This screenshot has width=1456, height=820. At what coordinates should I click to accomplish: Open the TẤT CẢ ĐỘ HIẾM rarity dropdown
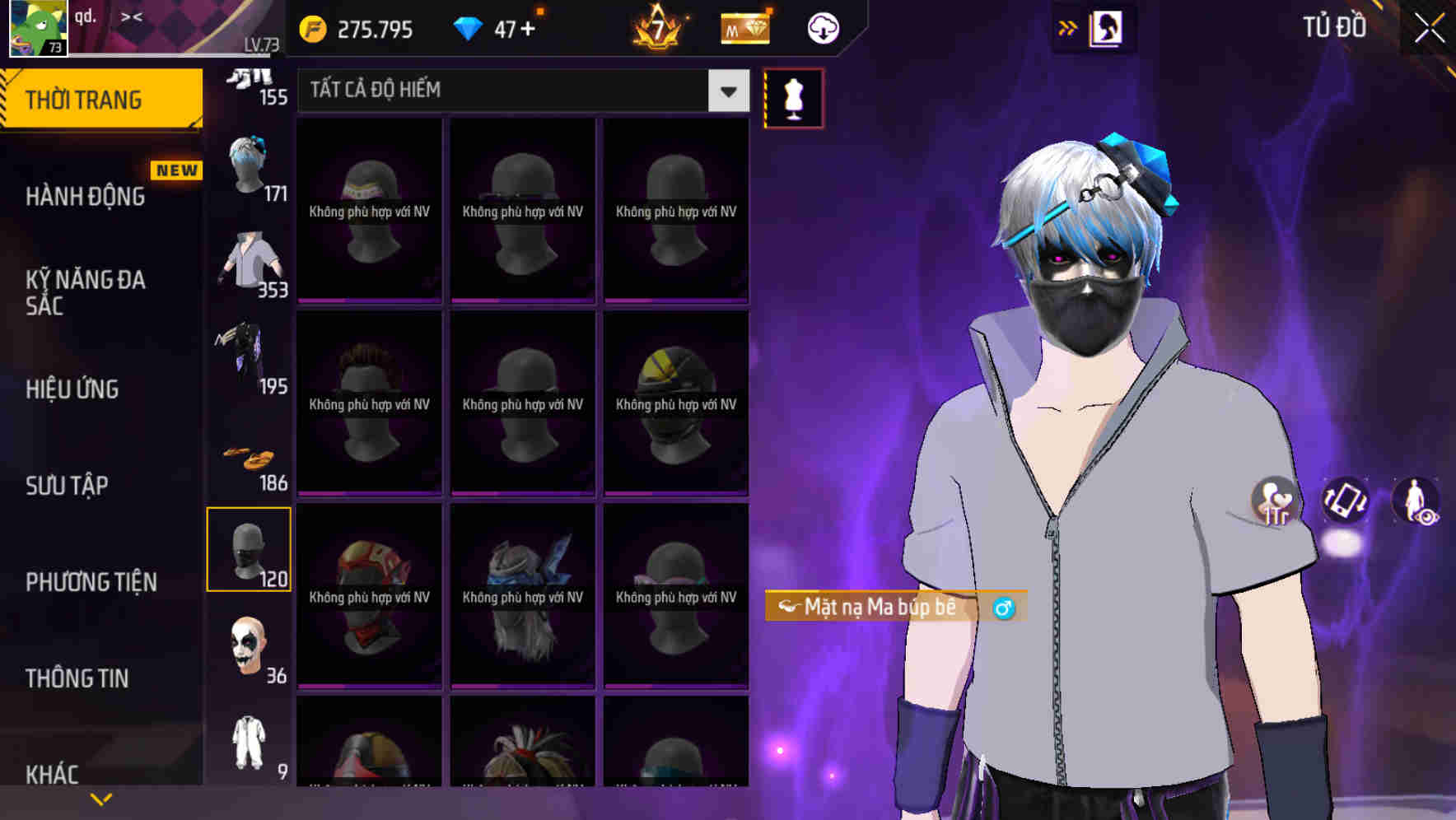pyautogui.click(x=519, y=91)
